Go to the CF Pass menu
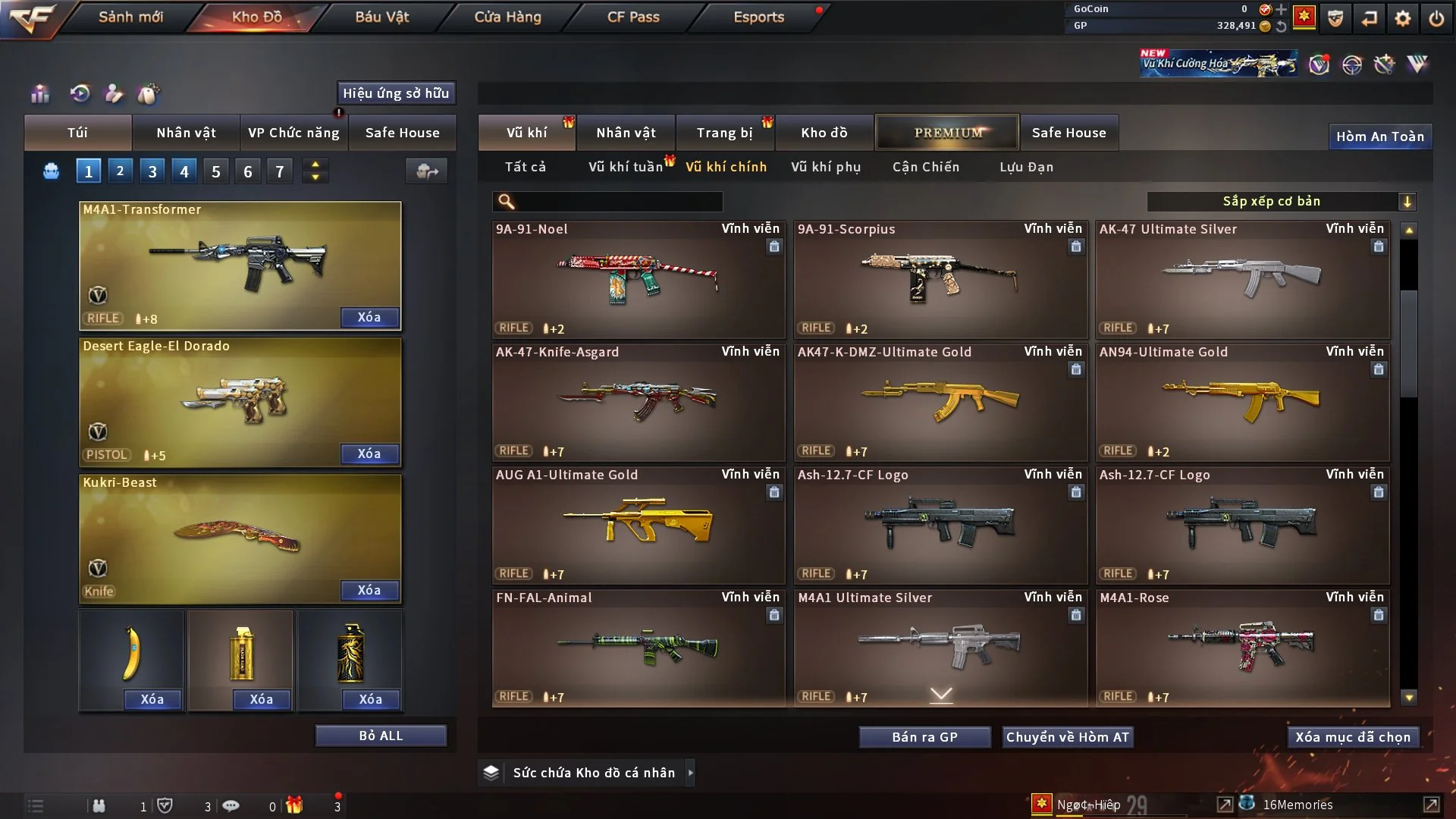Screen dimensions: 1456x819 [633, 17]
